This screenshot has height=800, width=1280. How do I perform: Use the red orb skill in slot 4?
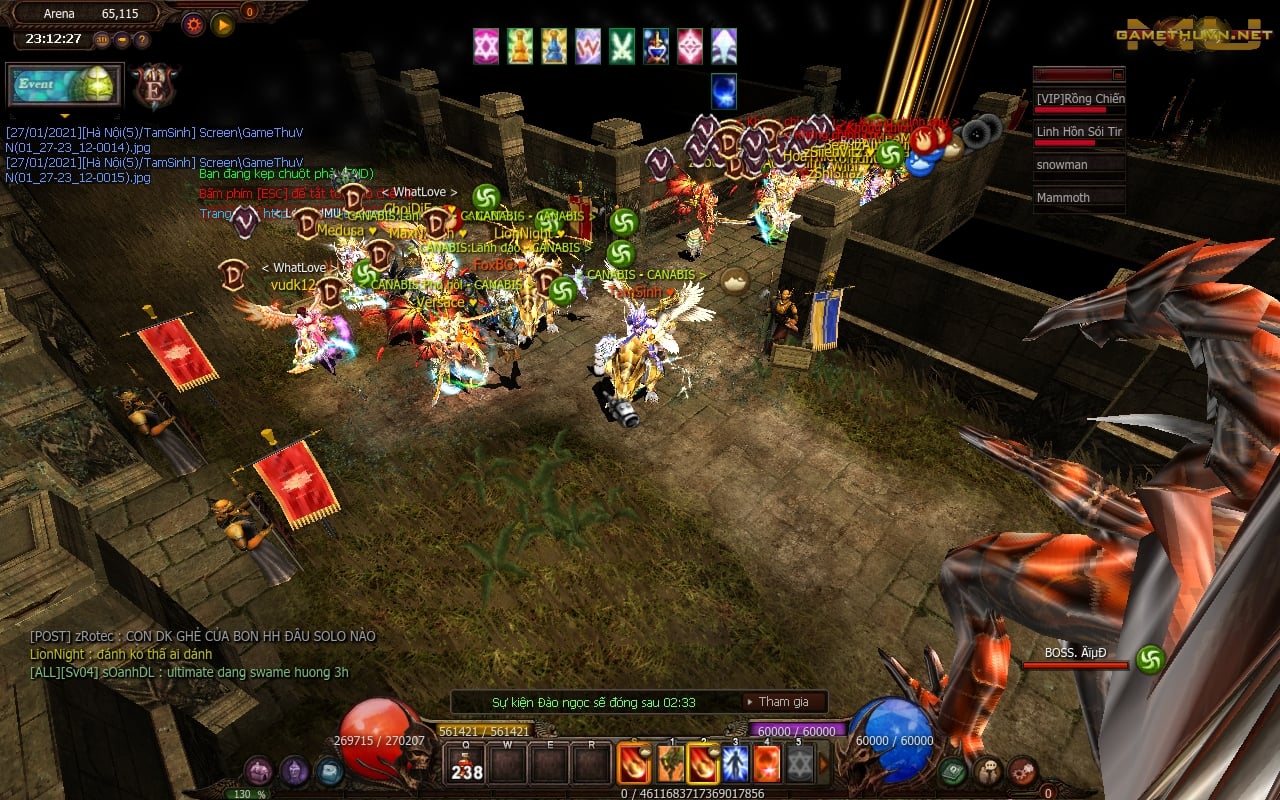(x=767, y=763)
